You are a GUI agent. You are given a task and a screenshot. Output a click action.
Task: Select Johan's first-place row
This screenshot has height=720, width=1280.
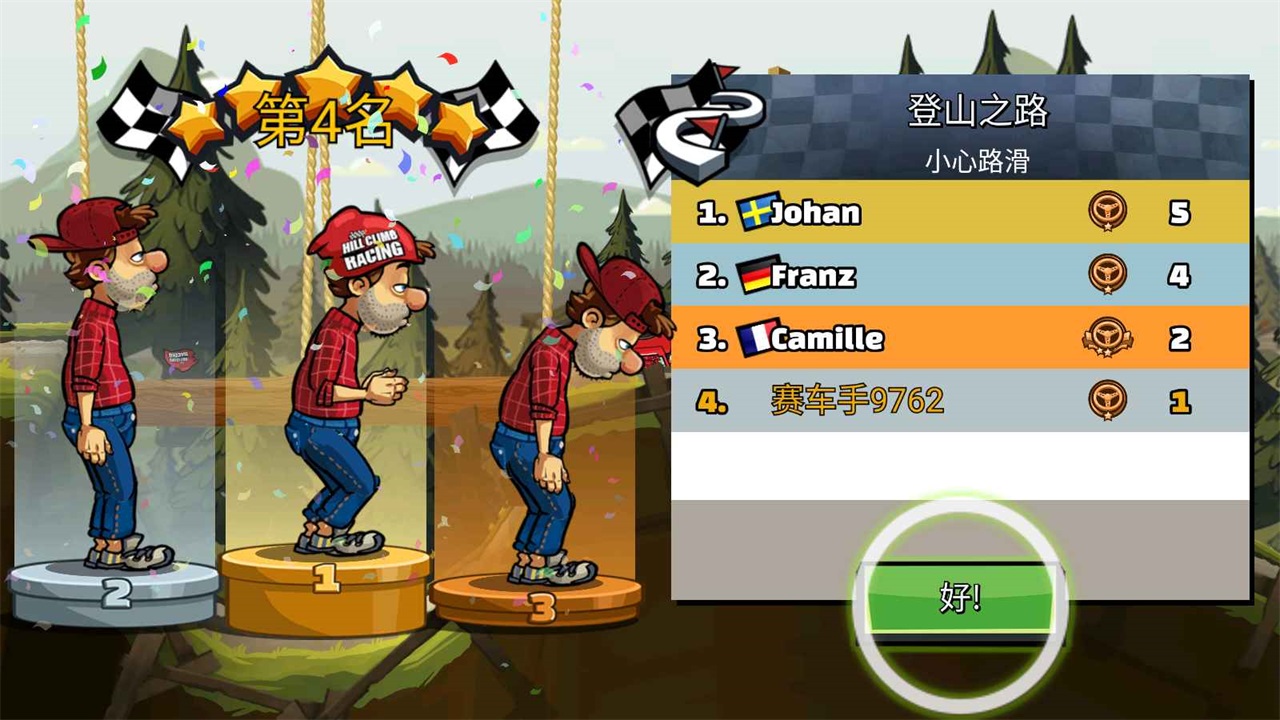[x=960, y=212]
